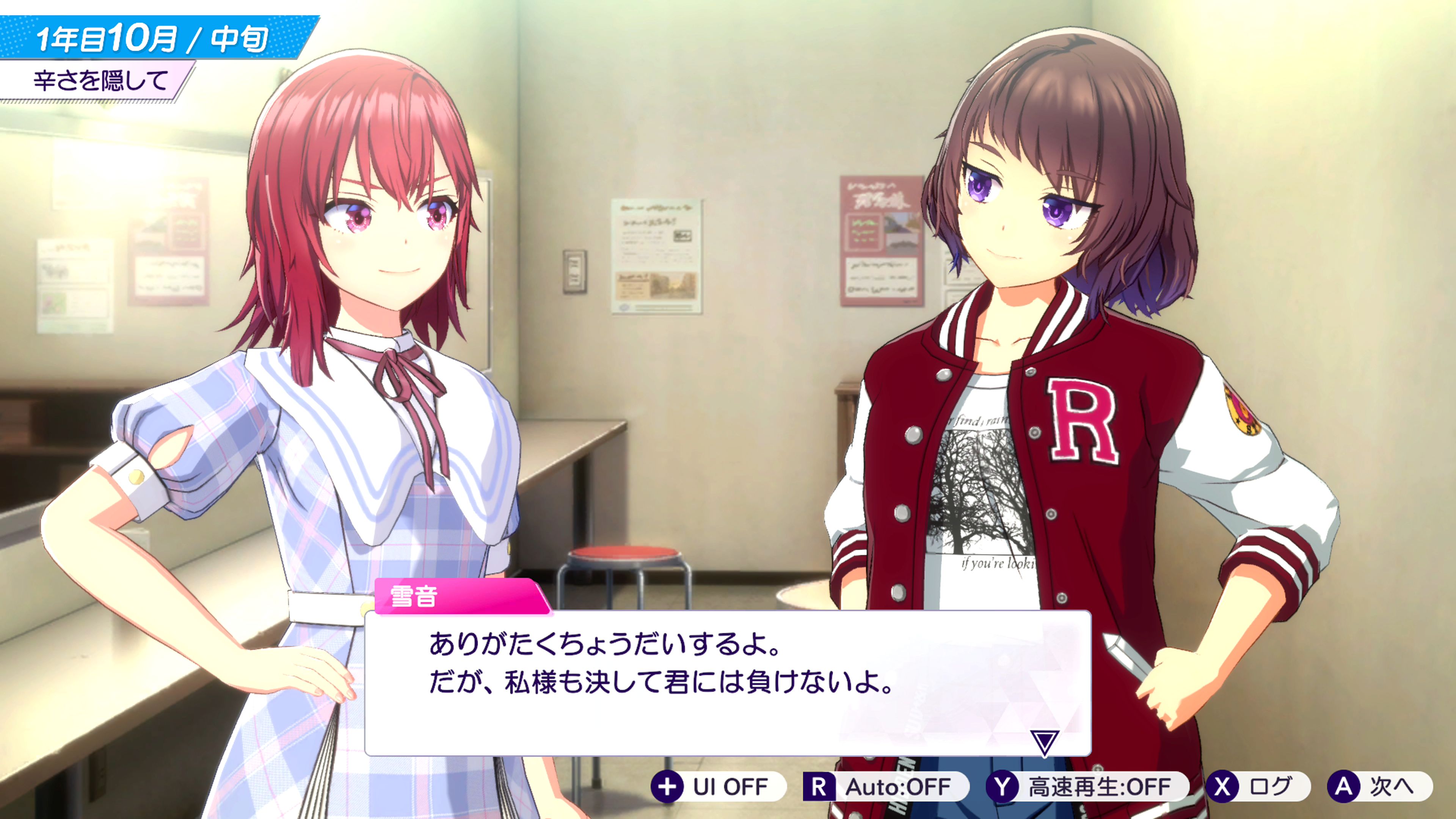
Task: Advance with the 次へ button
Action: click(1379, 786)
